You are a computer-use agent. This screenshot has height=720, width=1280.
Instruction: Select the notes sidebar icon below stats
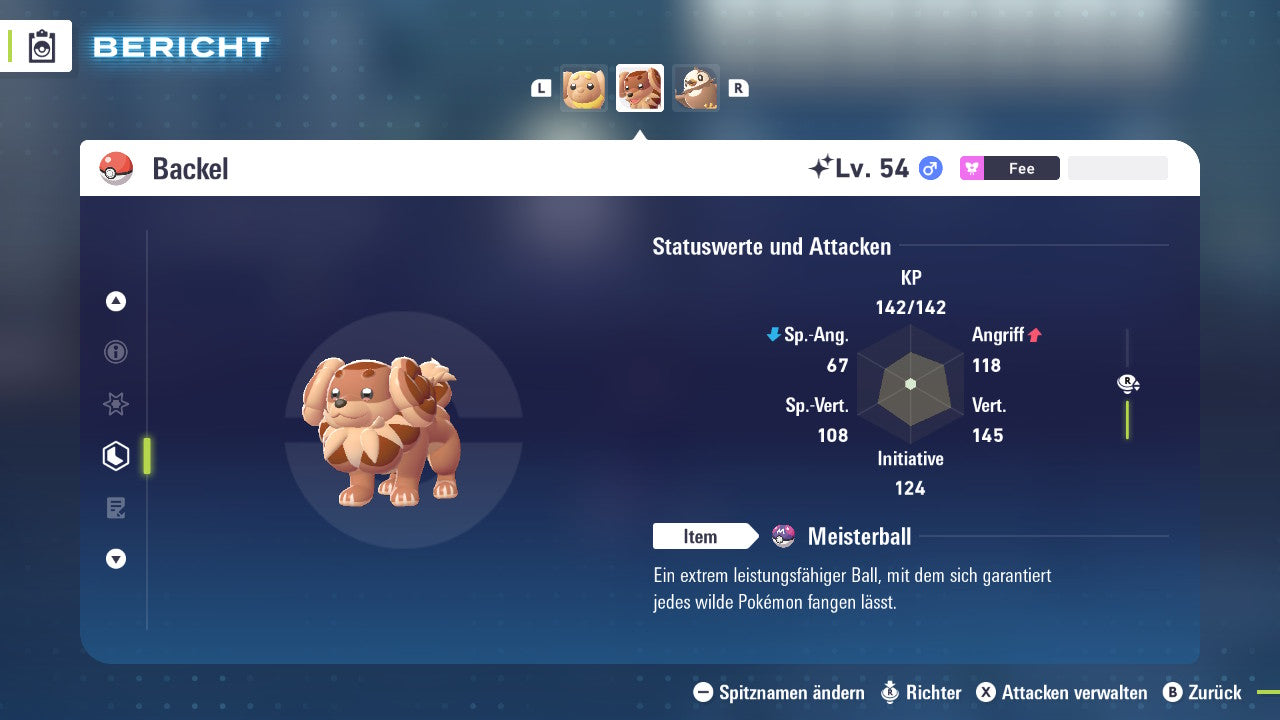[116, 508]
